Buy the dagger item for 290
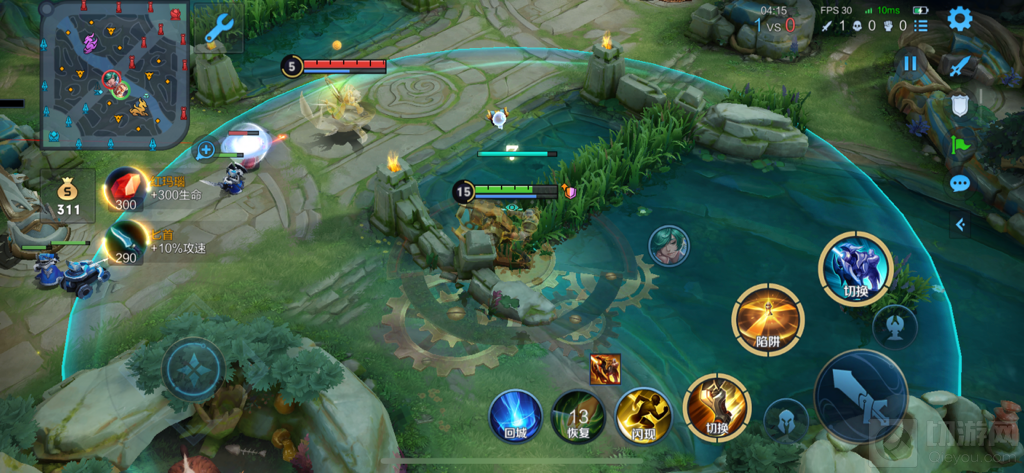 (125, 245)
